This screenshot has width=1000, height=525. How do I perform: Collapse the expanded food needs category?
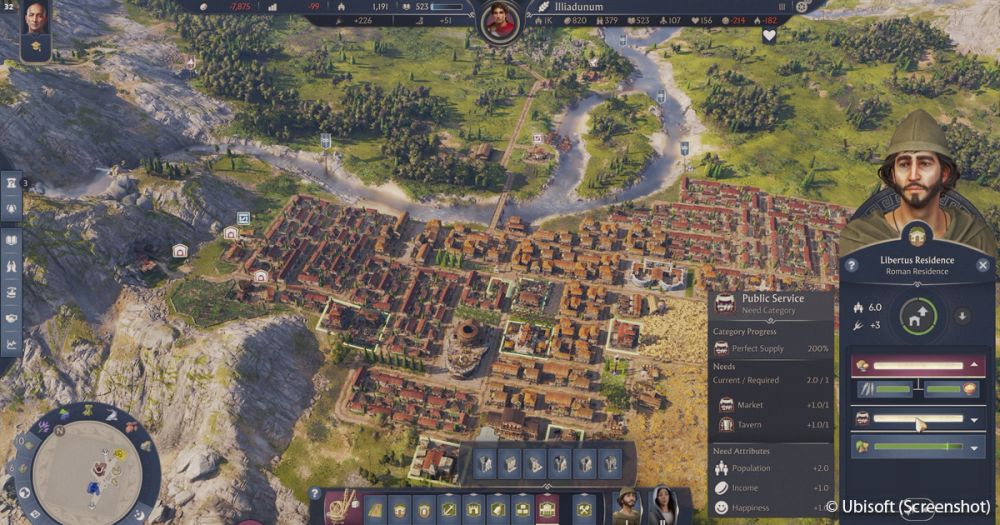[x=975, y=365]
